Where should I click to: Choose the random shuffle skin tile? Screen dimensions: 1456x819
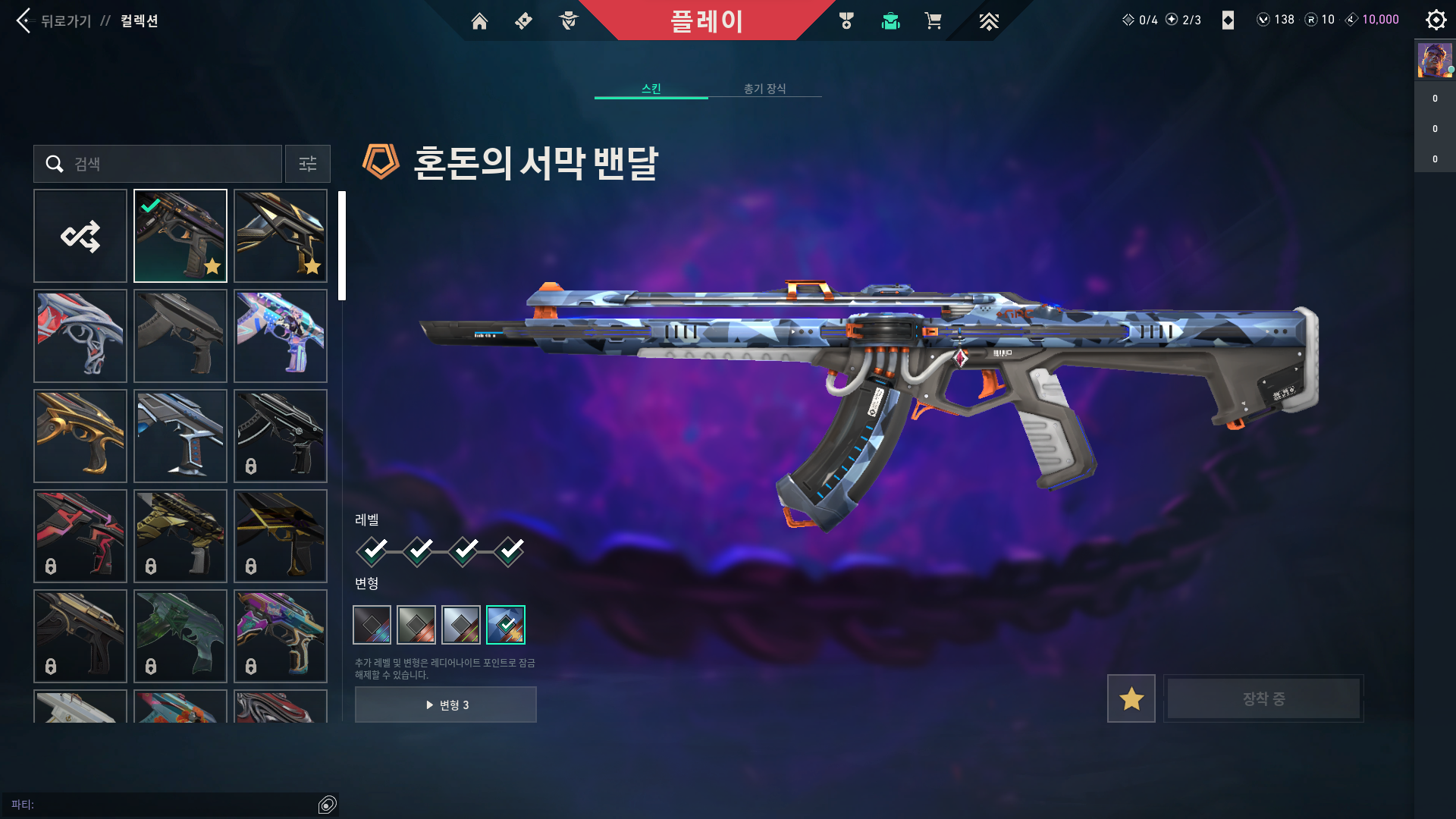[80, 236]
